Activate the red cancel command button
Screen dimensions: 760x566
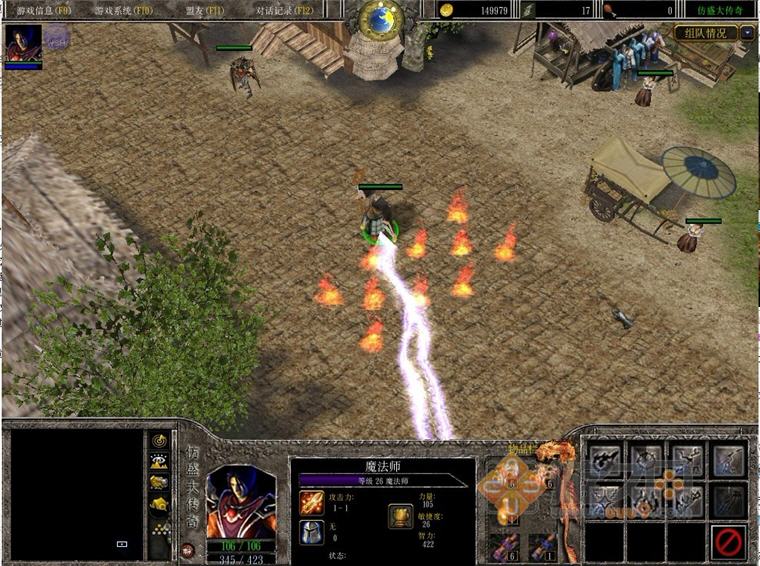(x=729, y=542)
